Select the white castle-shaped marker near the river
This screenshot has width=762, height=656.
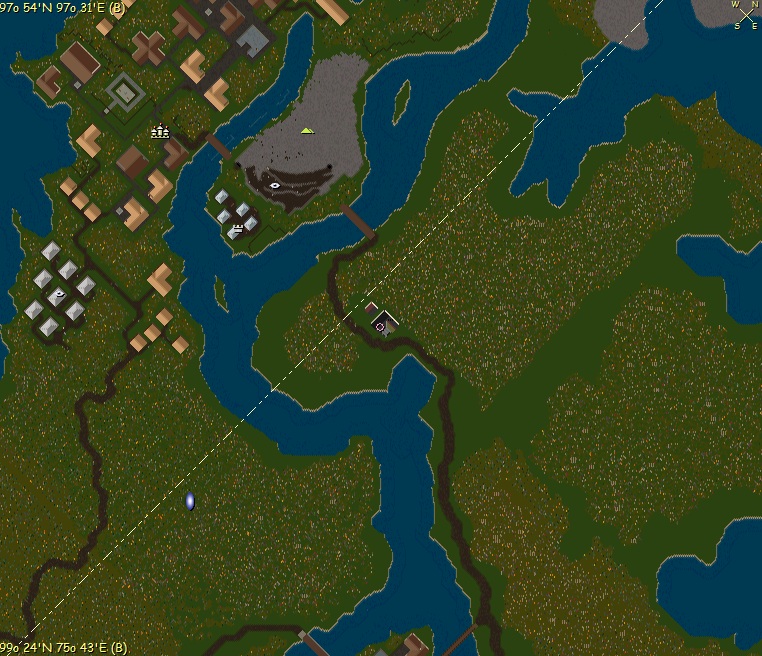(237, 231)
